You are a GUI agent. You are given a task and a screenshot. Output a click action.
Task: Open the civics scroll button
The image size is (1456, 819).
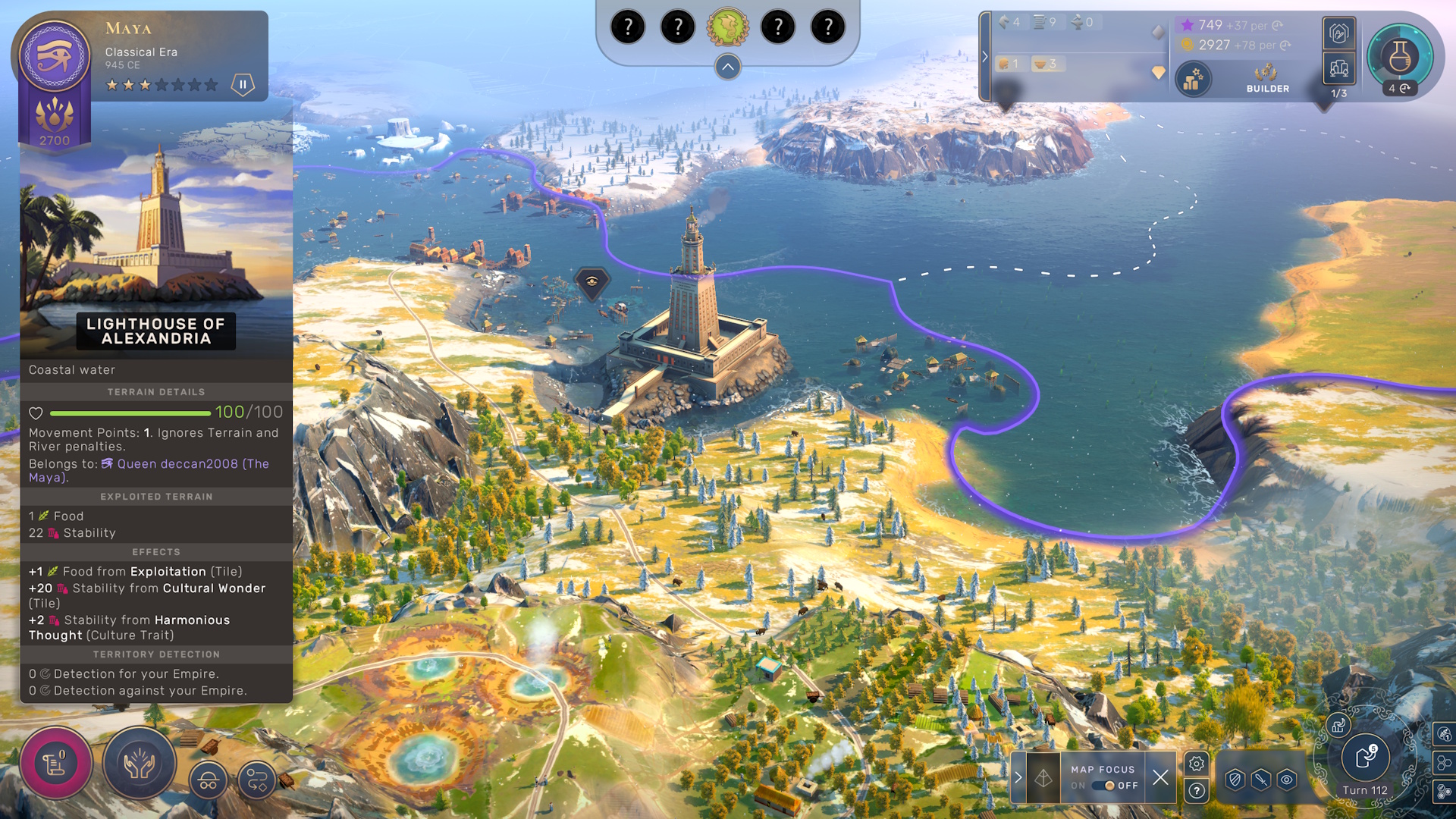(55, 763)
